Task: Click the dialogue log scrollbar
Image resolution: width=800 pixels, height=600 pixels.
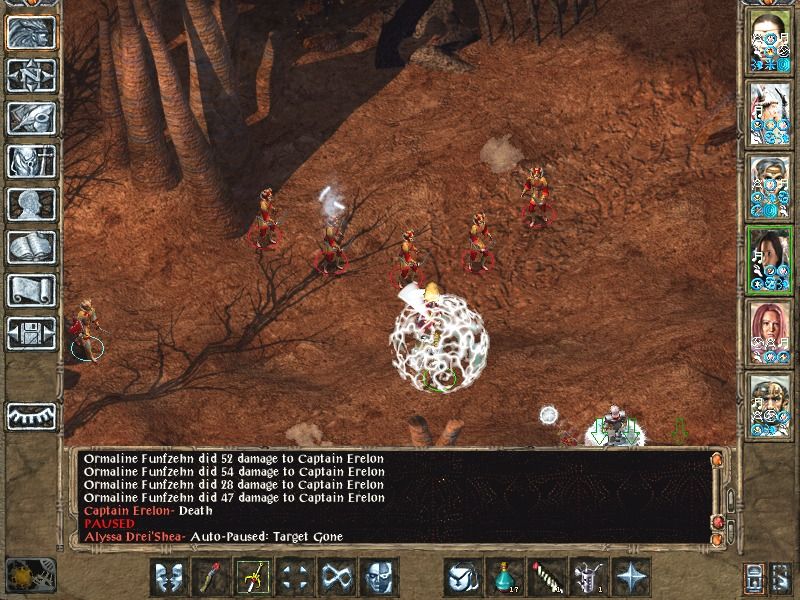Action: pyautogui.click(x=717, y=495)
